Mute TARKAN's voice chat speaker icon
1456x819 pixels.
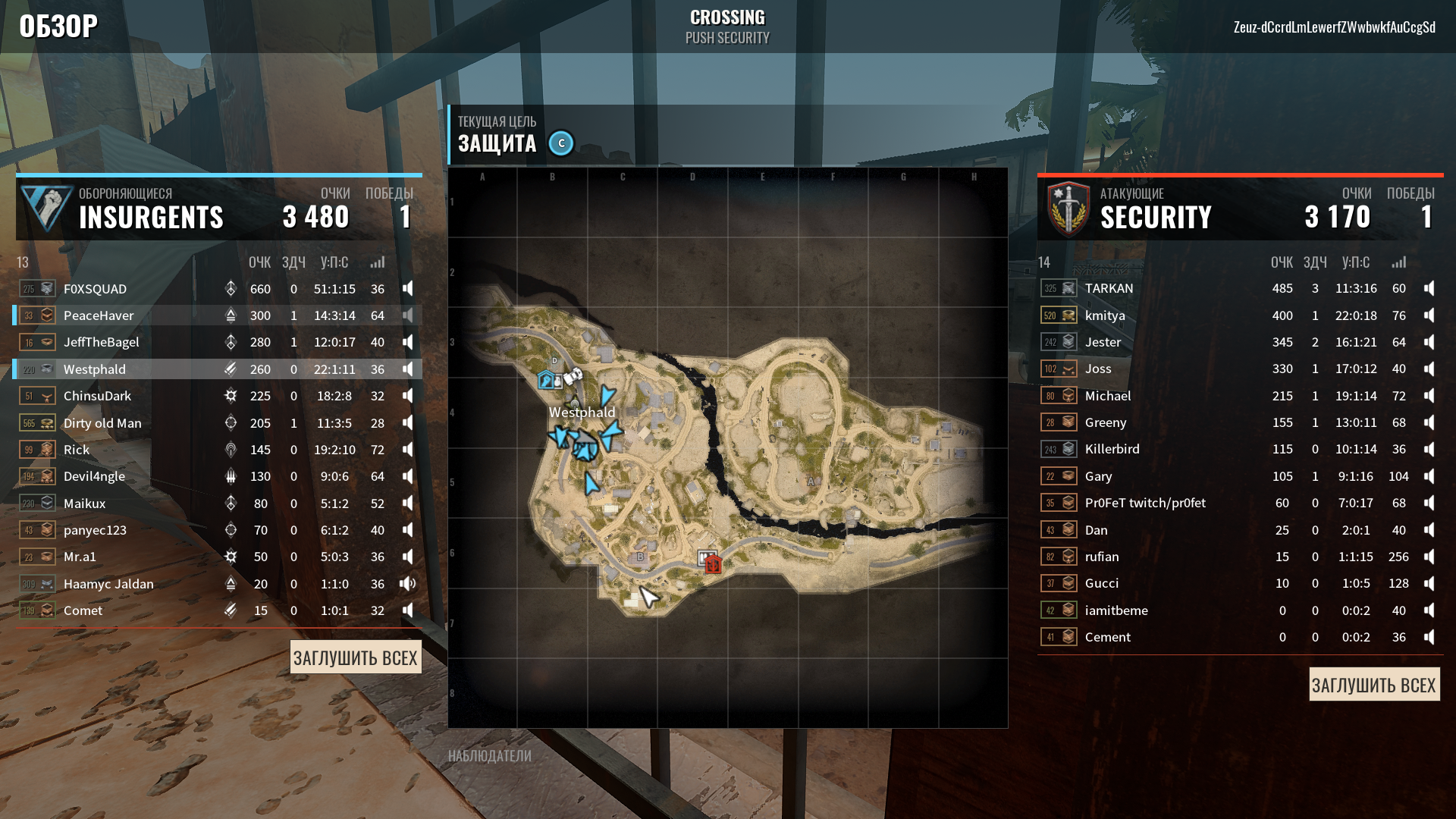coord(1429,288)
